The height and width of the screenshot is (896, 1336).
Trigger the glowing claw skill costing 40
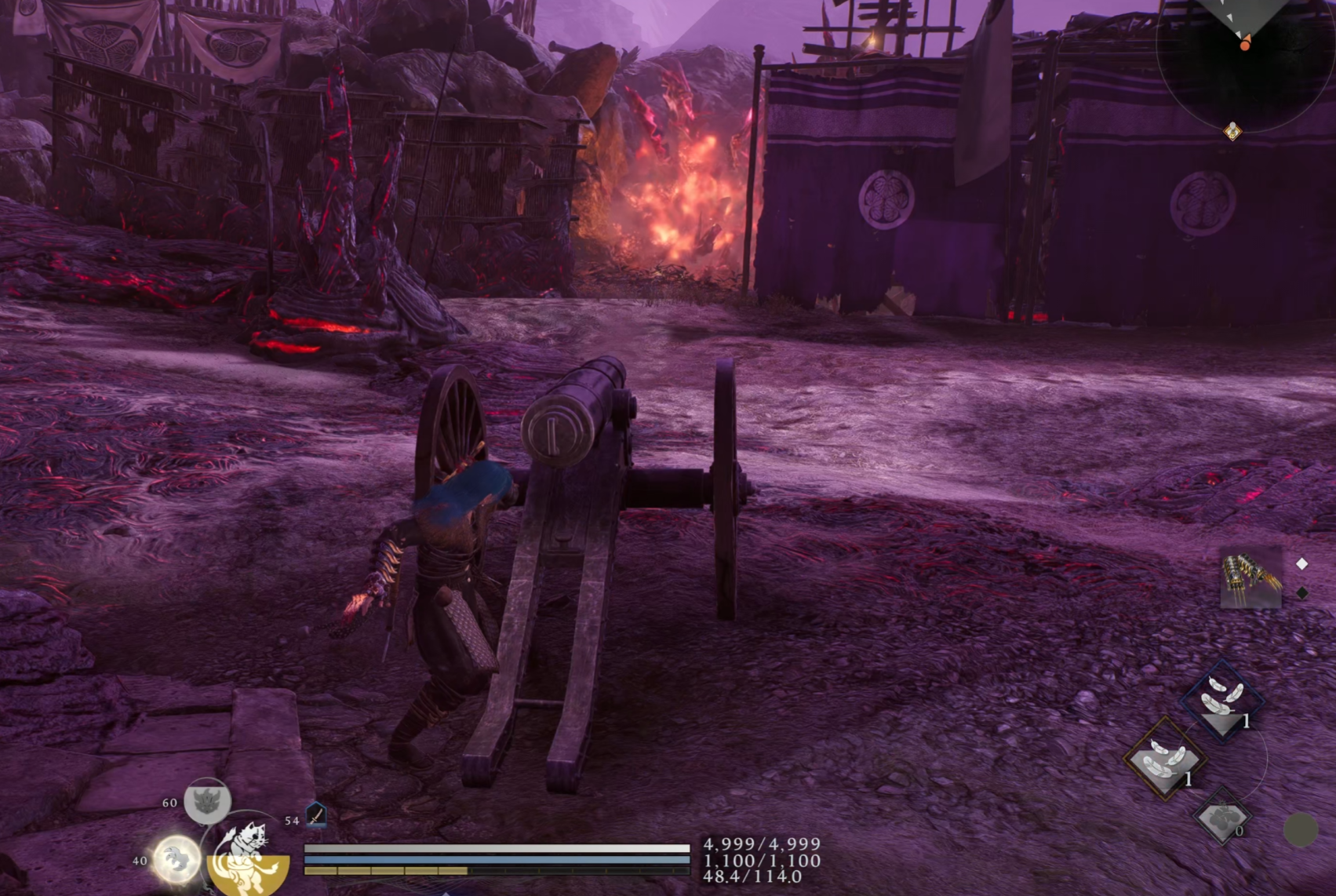[x=176, y=859]
